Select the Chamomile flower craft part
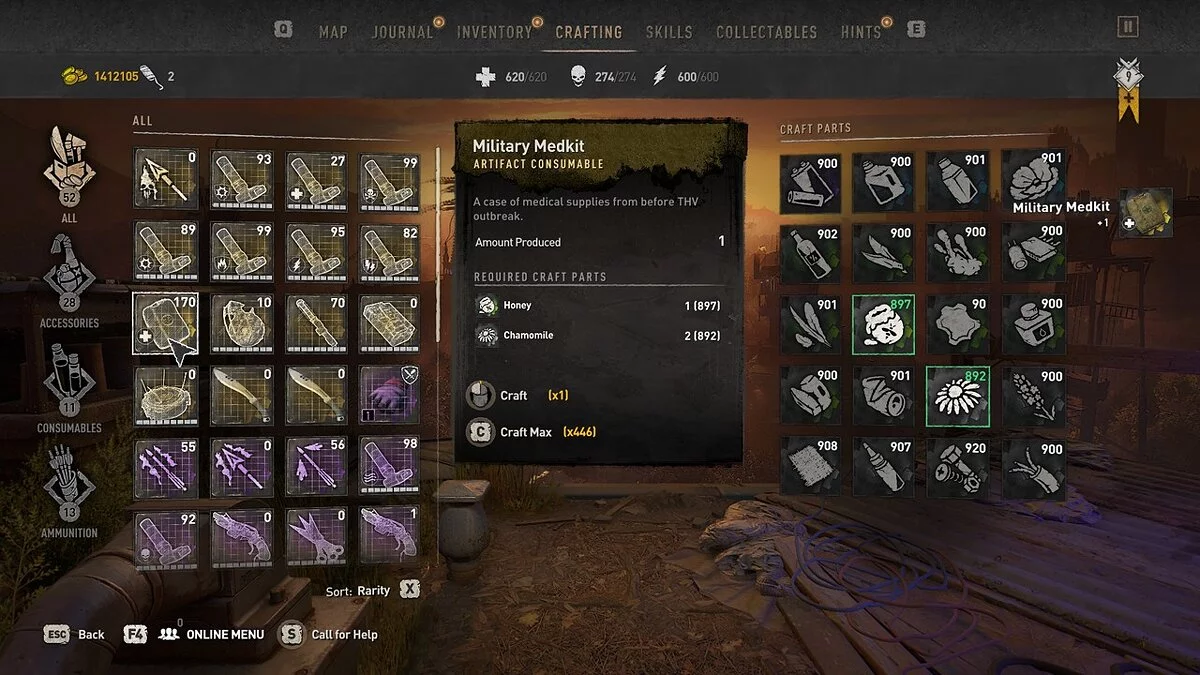The height and width of the screenshot is (675, 1200). pyautogui.click(x=957, y=396)
